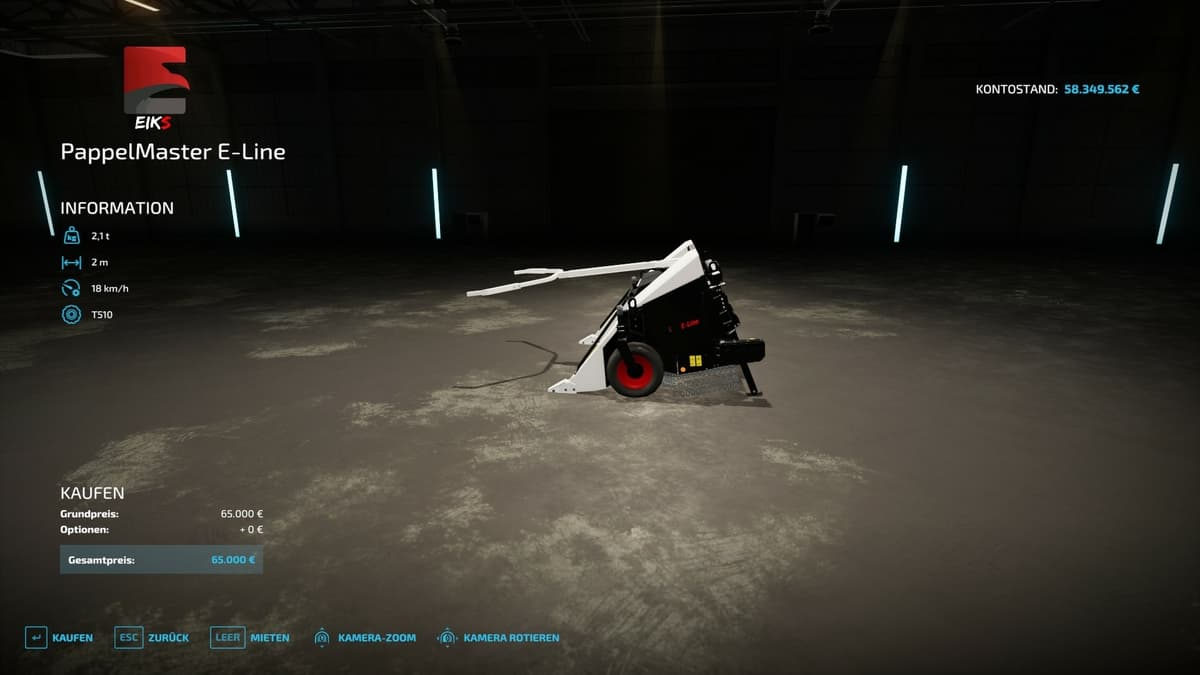
Task: Go back using the Zurück button
Action: (152, 637)
